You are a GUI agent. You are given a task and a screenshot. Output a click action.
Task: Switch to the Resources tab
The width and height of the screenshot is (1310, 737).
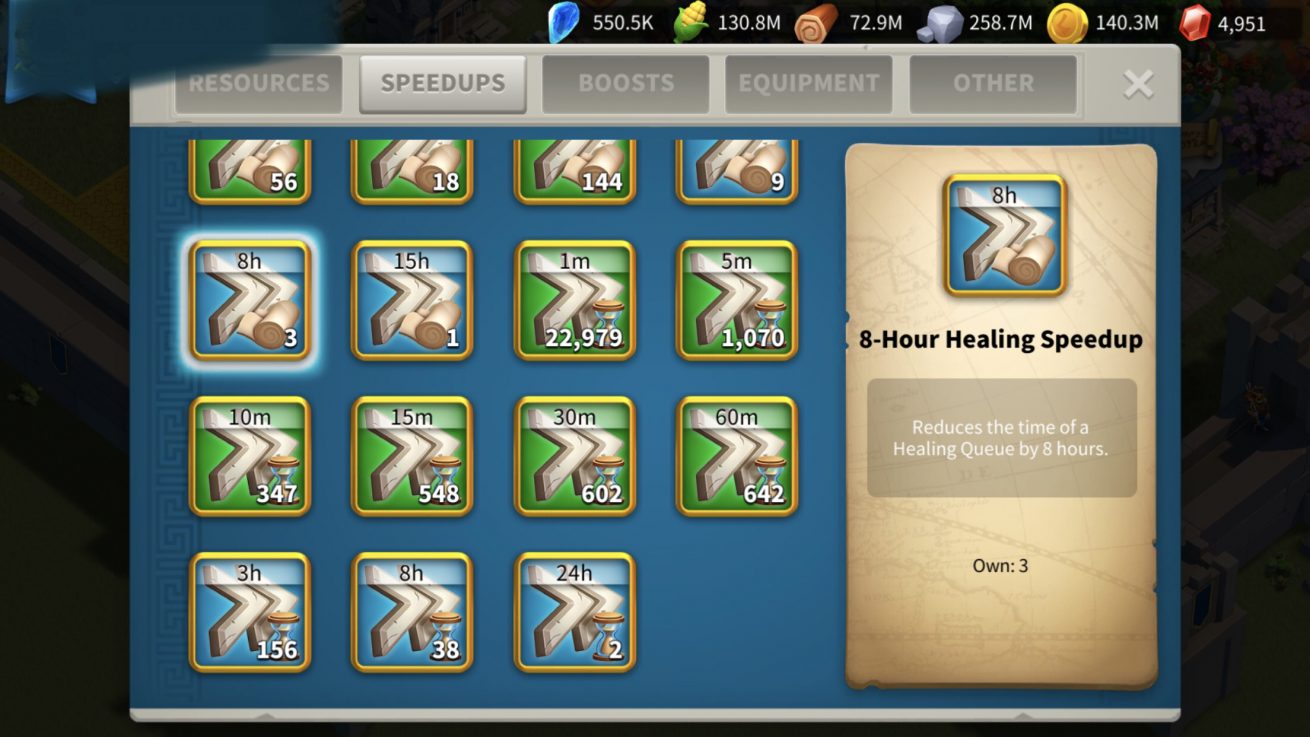tap(258, 83)
